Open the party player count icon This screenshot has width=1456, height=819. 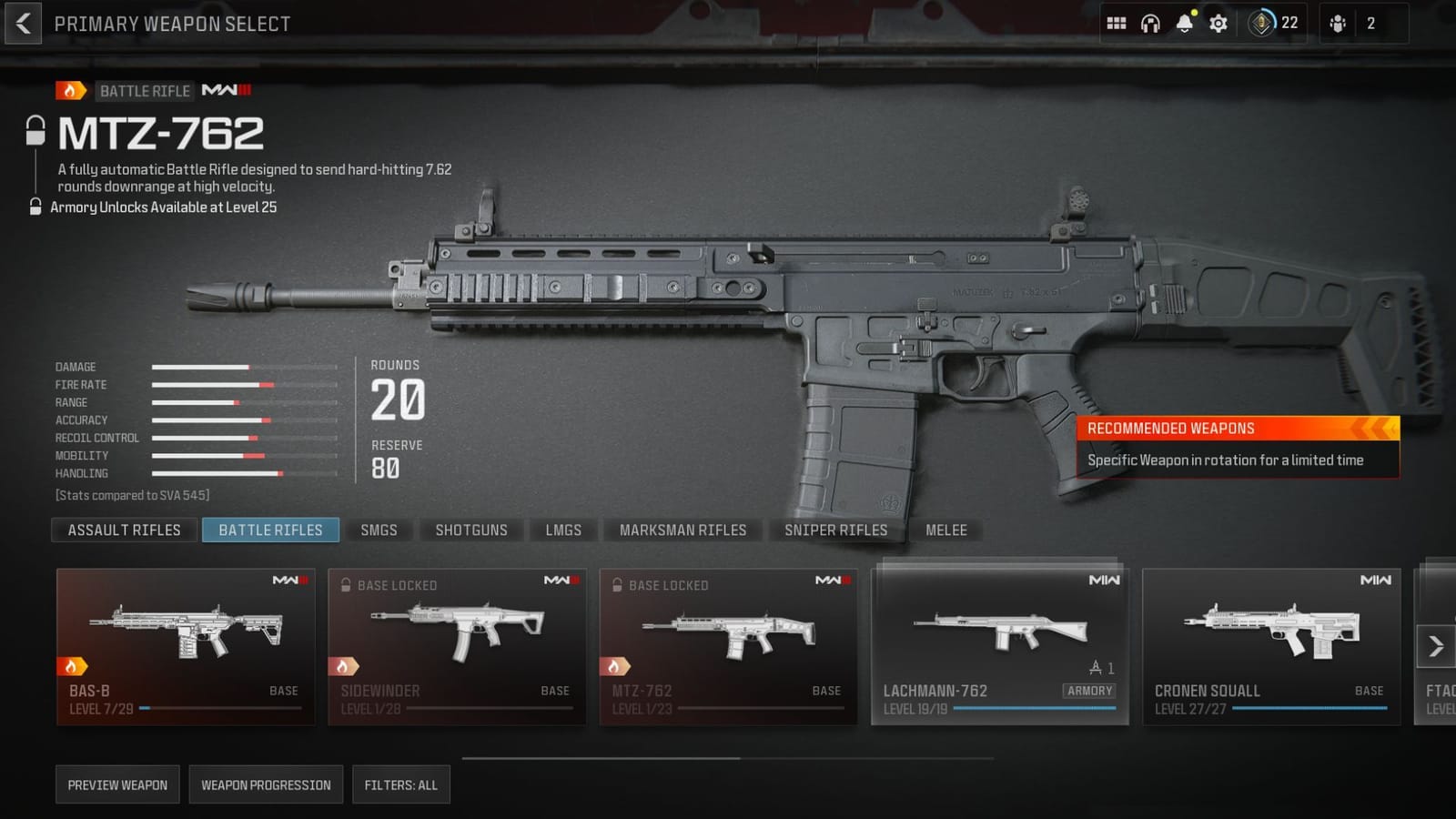(x=1337, y=23)
